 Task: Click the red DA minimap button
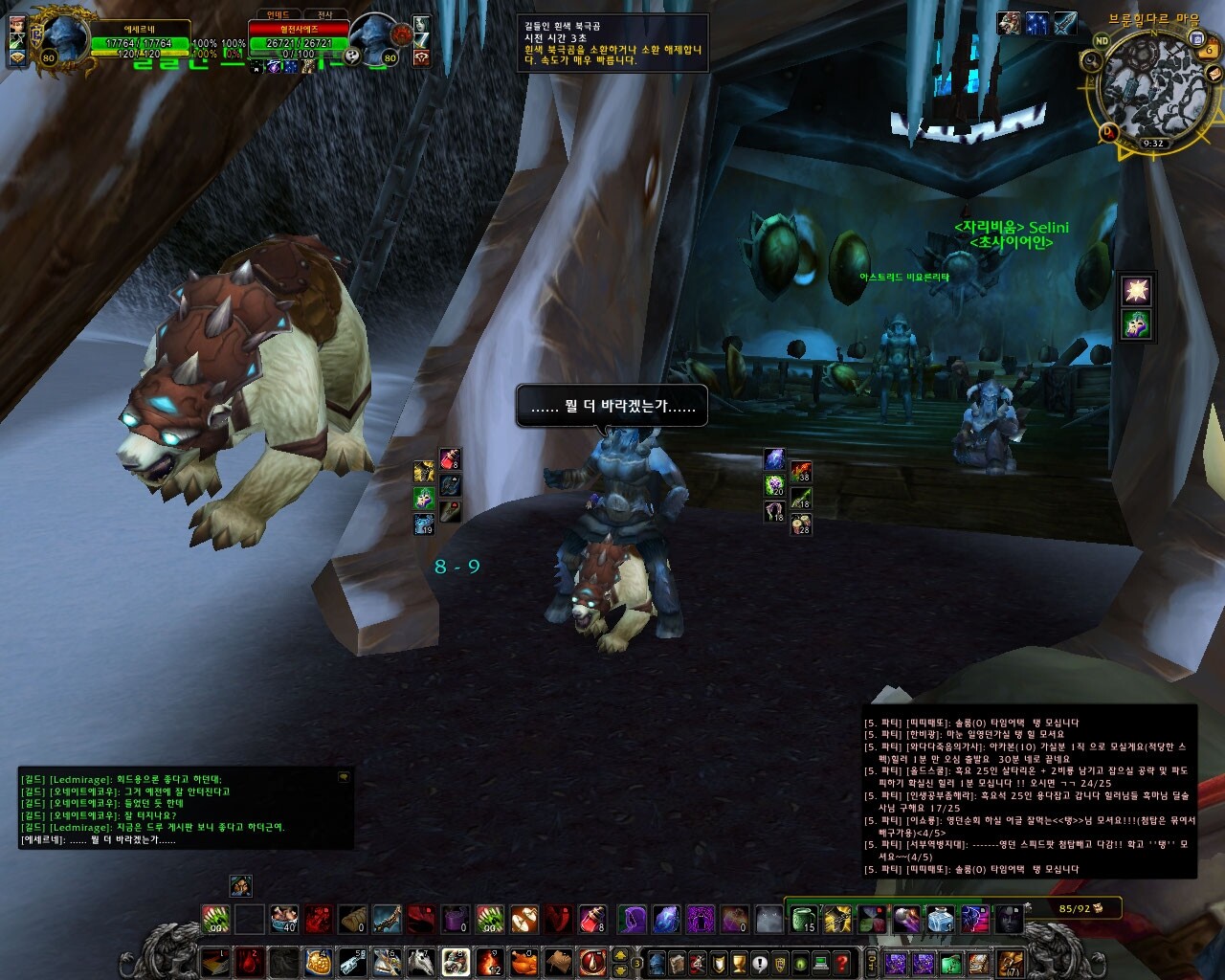pos(1108,131)
